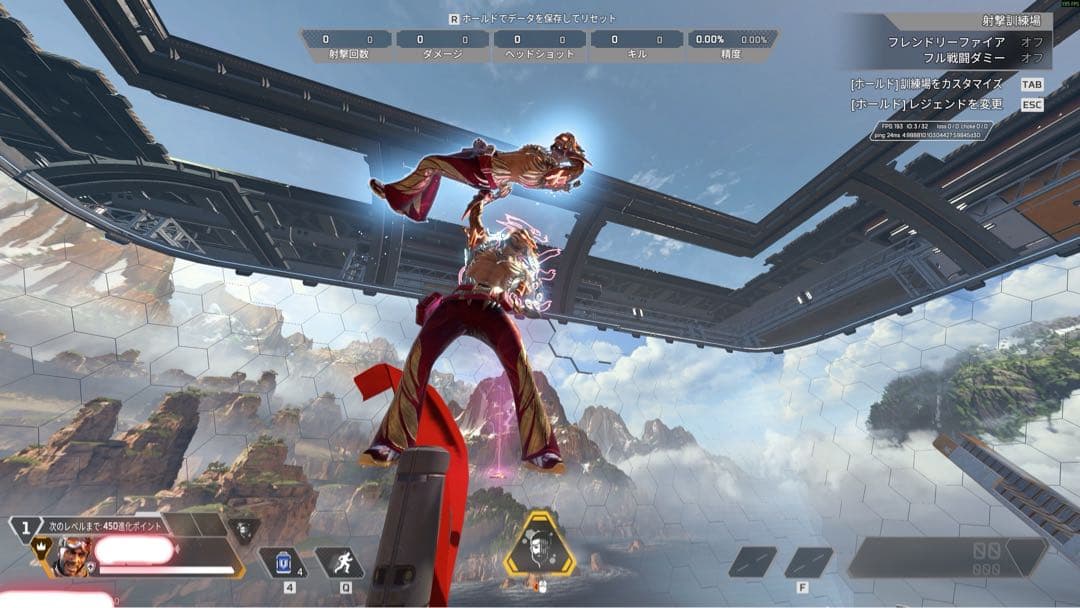Click the legend portrait in the corner
Screen dimensions: 1080x608
pos(72,555)
